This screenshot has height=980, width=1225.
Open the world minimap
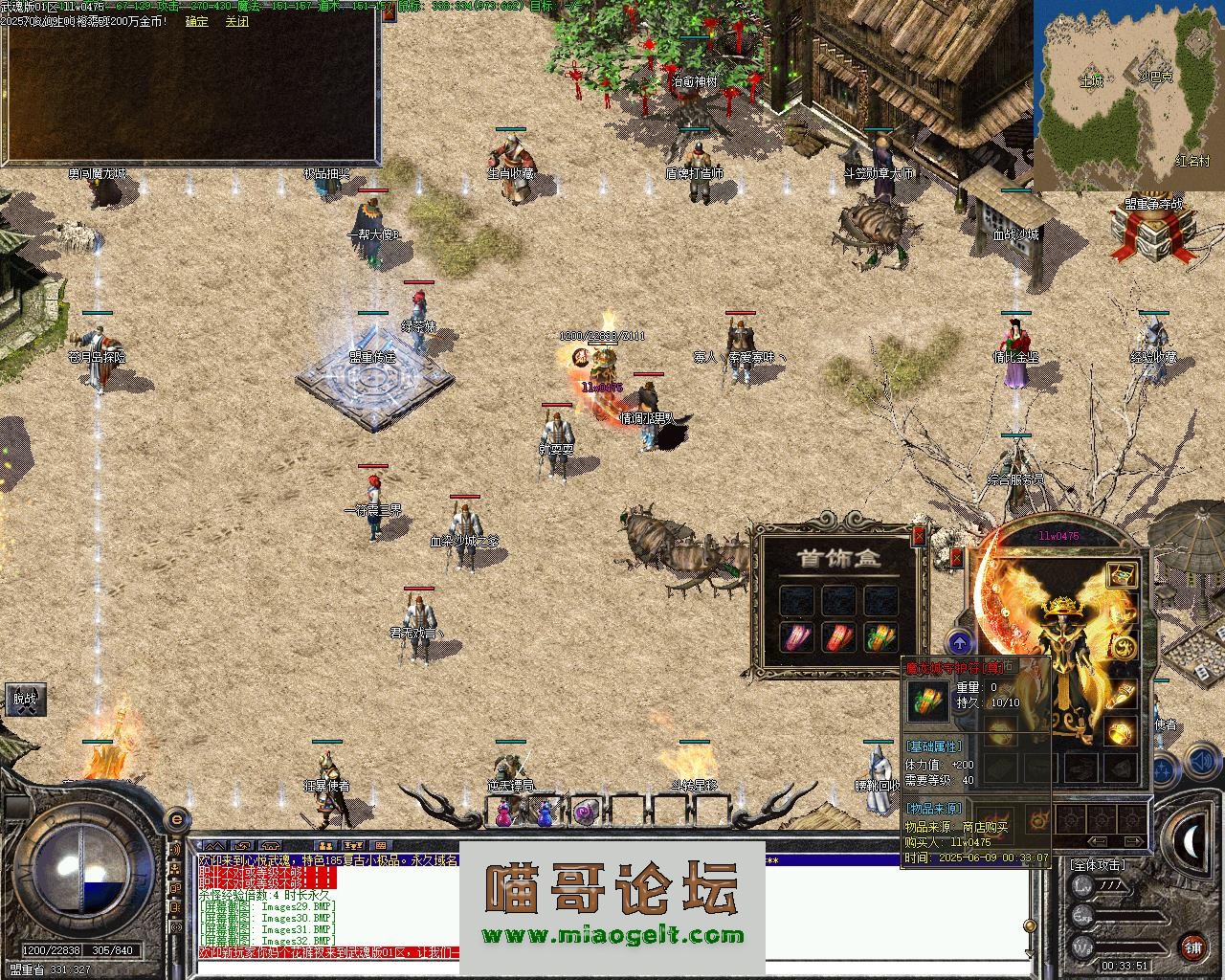[1128, 96]
